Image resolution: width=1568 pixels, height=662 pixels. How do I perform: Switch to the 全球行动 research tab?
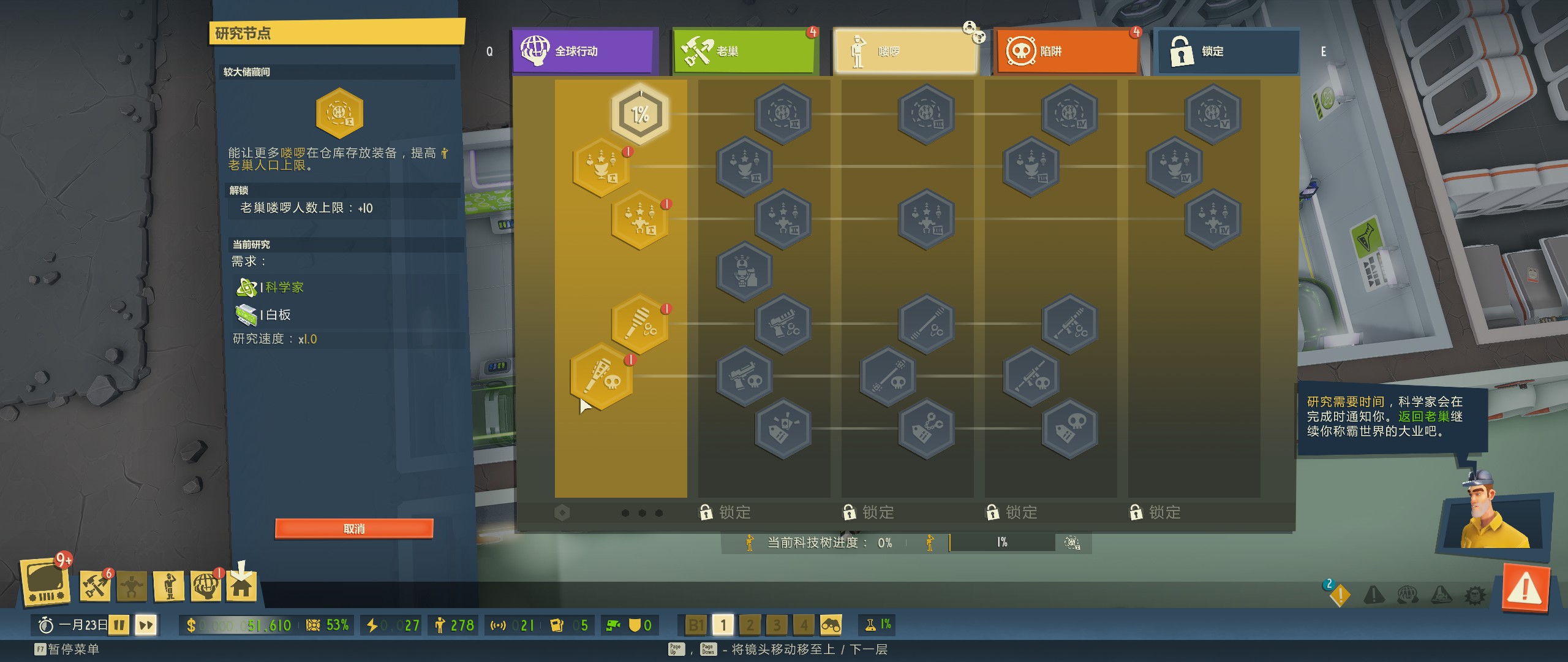click(584, 51)
